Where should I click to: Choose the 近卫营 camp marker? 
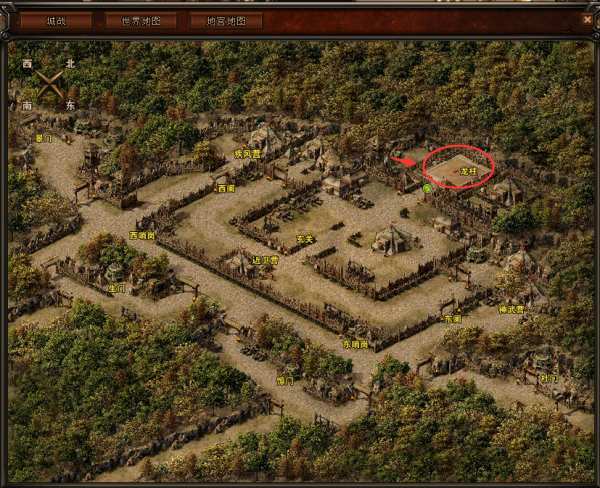tap(265, 259)
